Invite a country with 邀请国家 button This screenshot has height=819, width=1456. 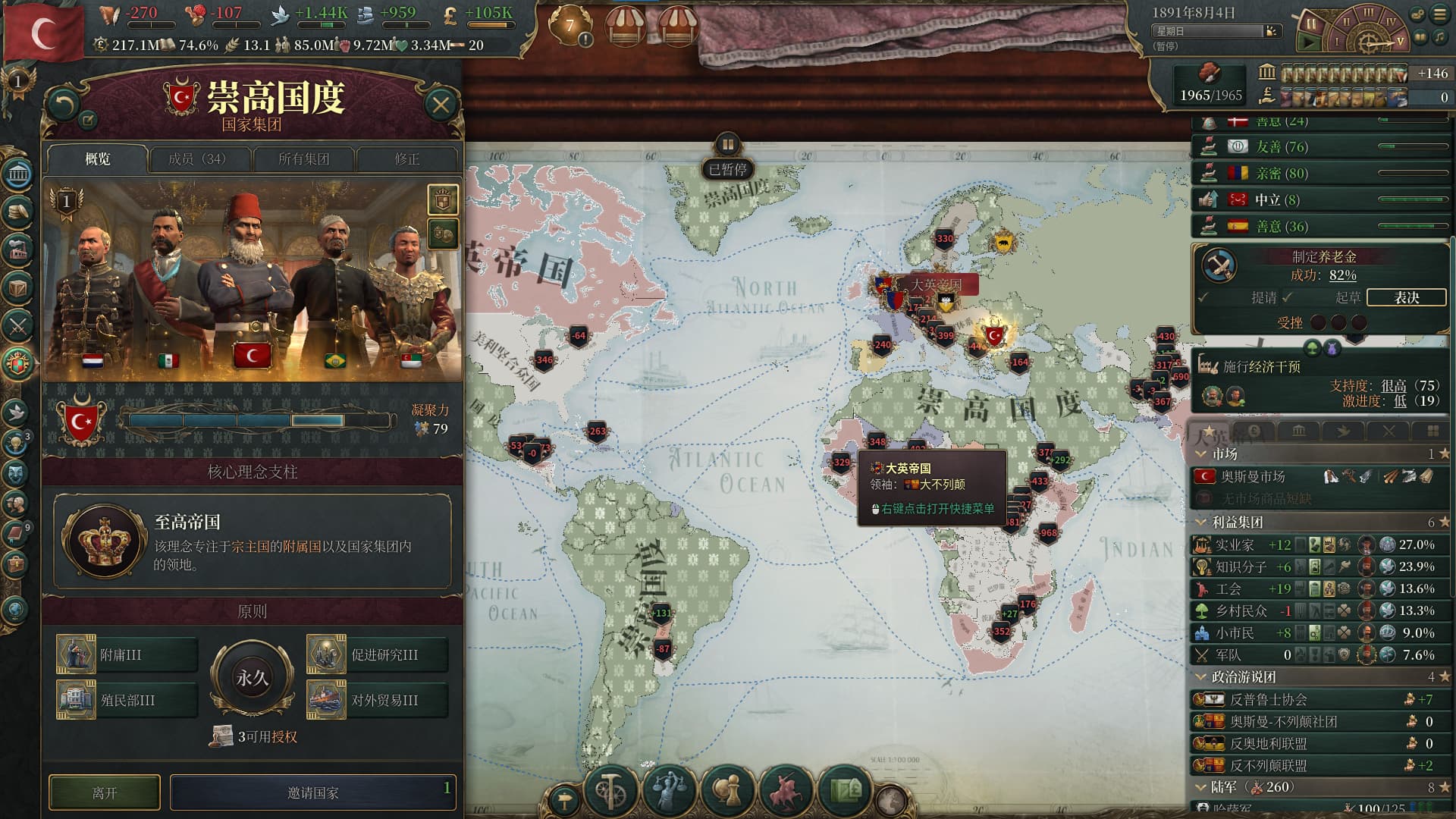pyautogui.click(x=312, y=792)
